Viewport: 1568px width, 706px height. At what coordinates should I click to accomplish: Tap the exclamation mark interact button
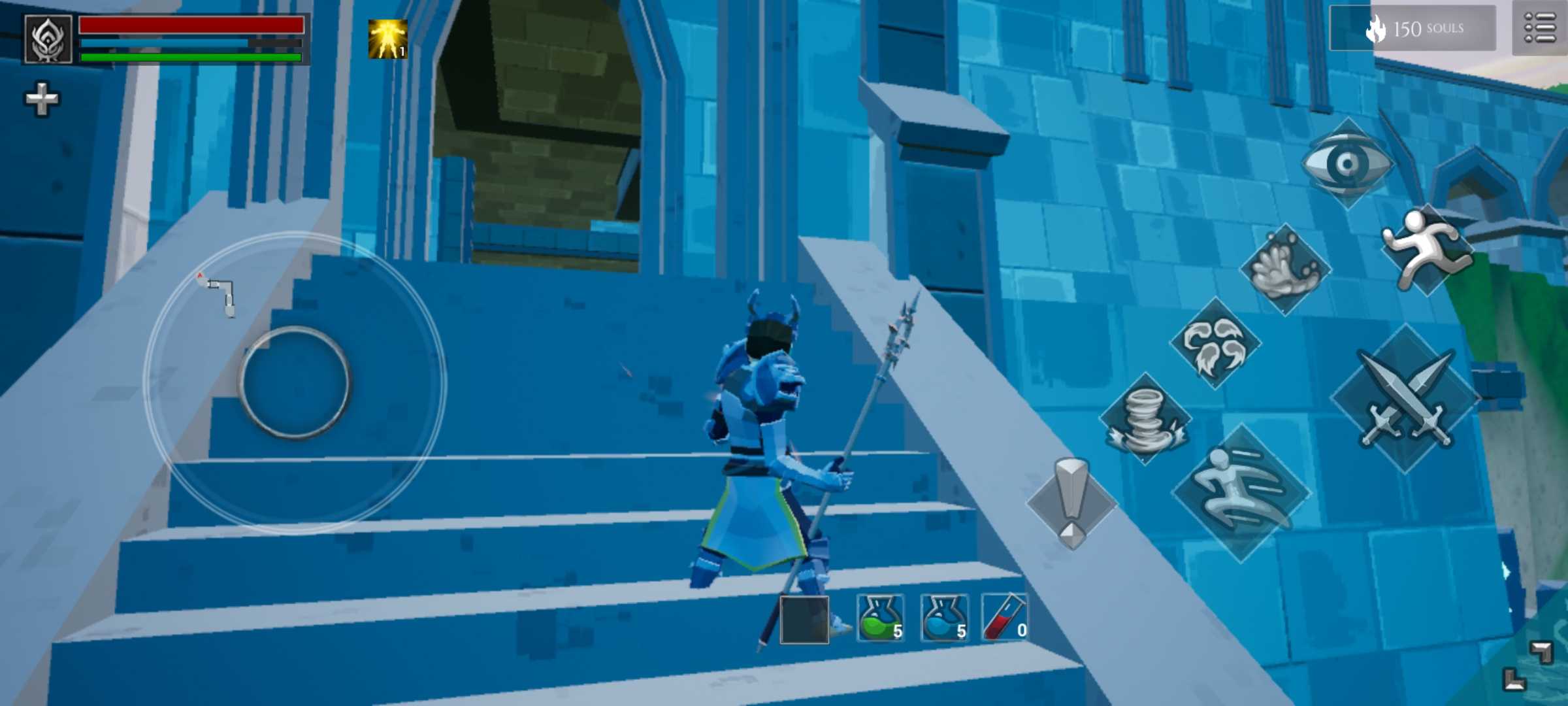click(x=1071, y=503)
